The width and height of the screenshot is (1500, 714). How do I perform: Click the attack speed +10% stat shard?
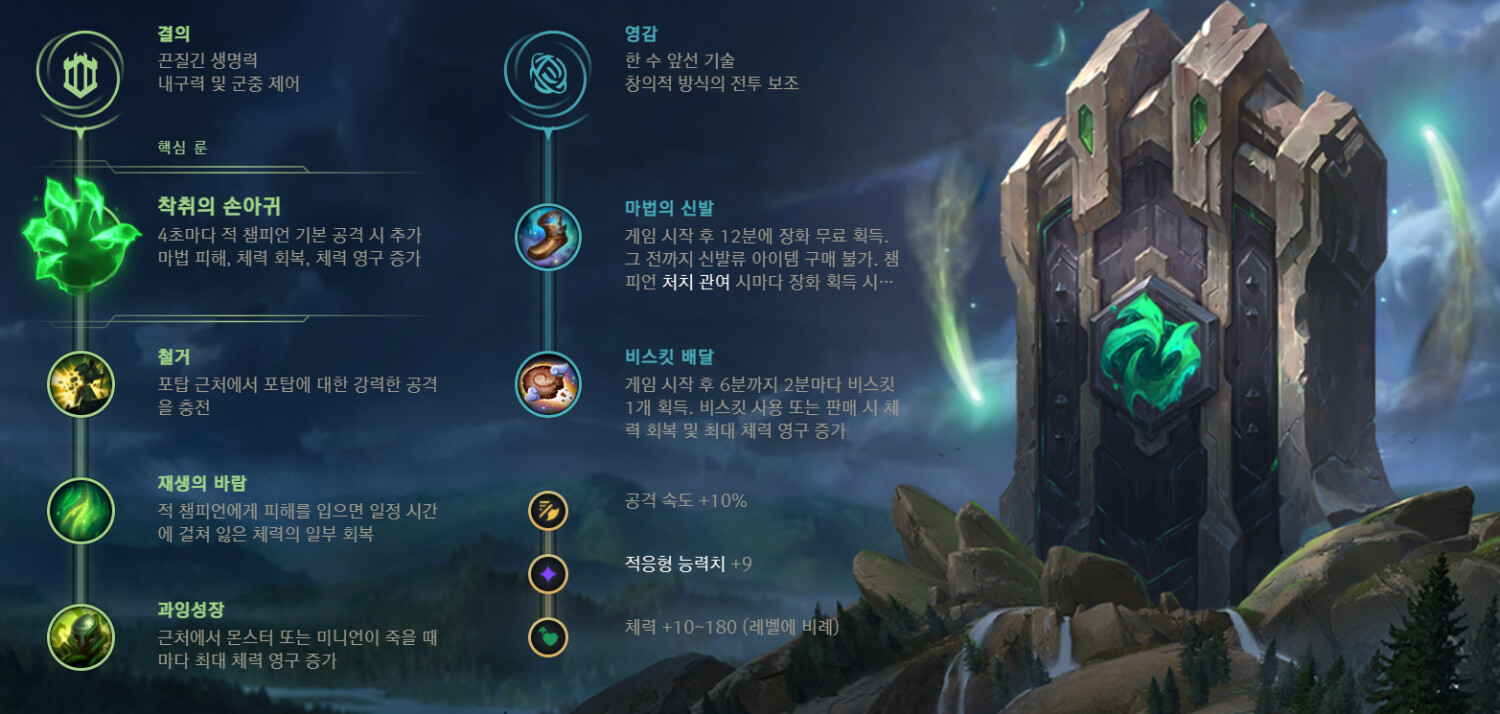pos(548,511)
